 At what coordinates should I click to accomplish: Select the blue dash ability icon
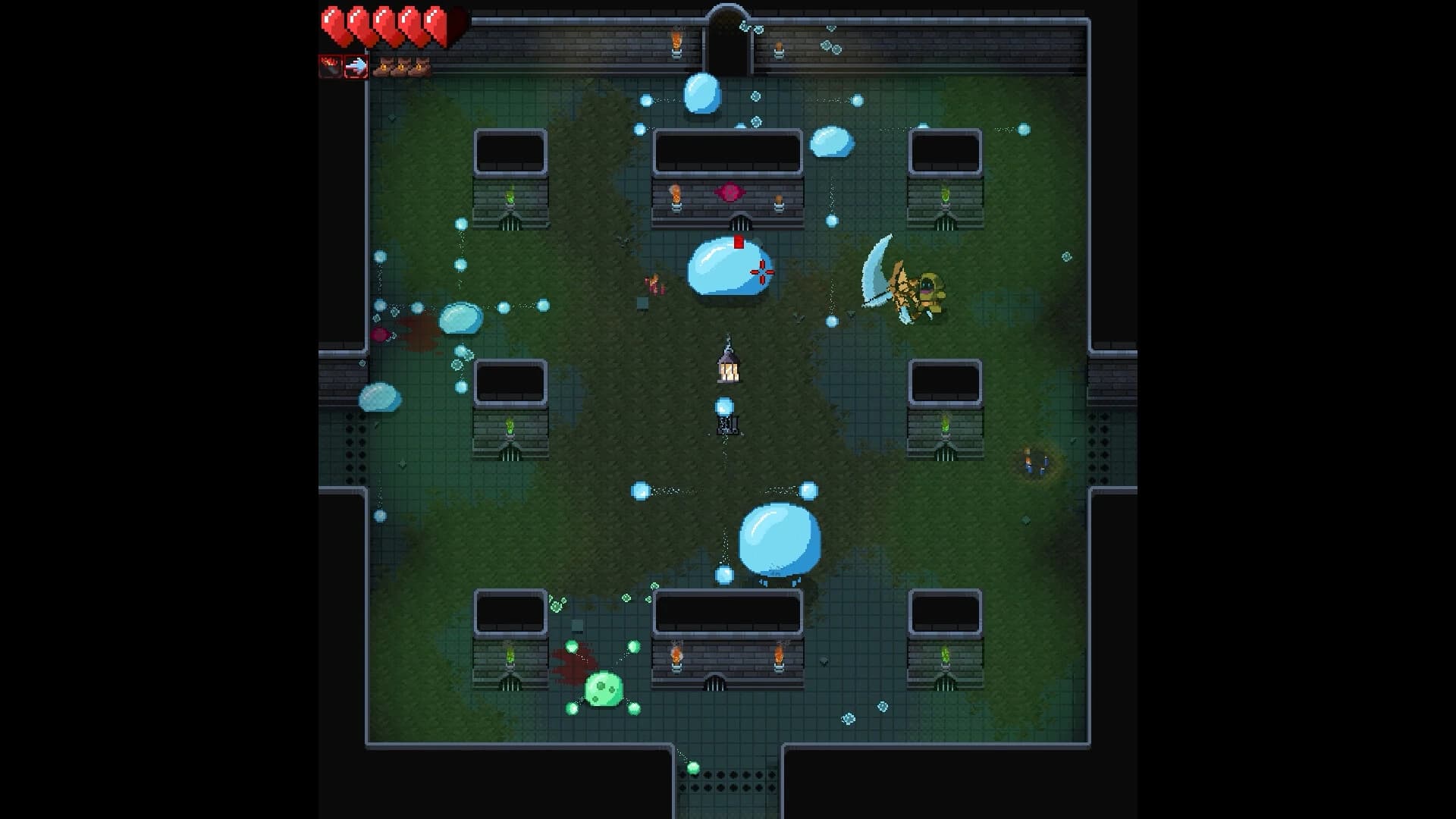[x=355, y=67]
